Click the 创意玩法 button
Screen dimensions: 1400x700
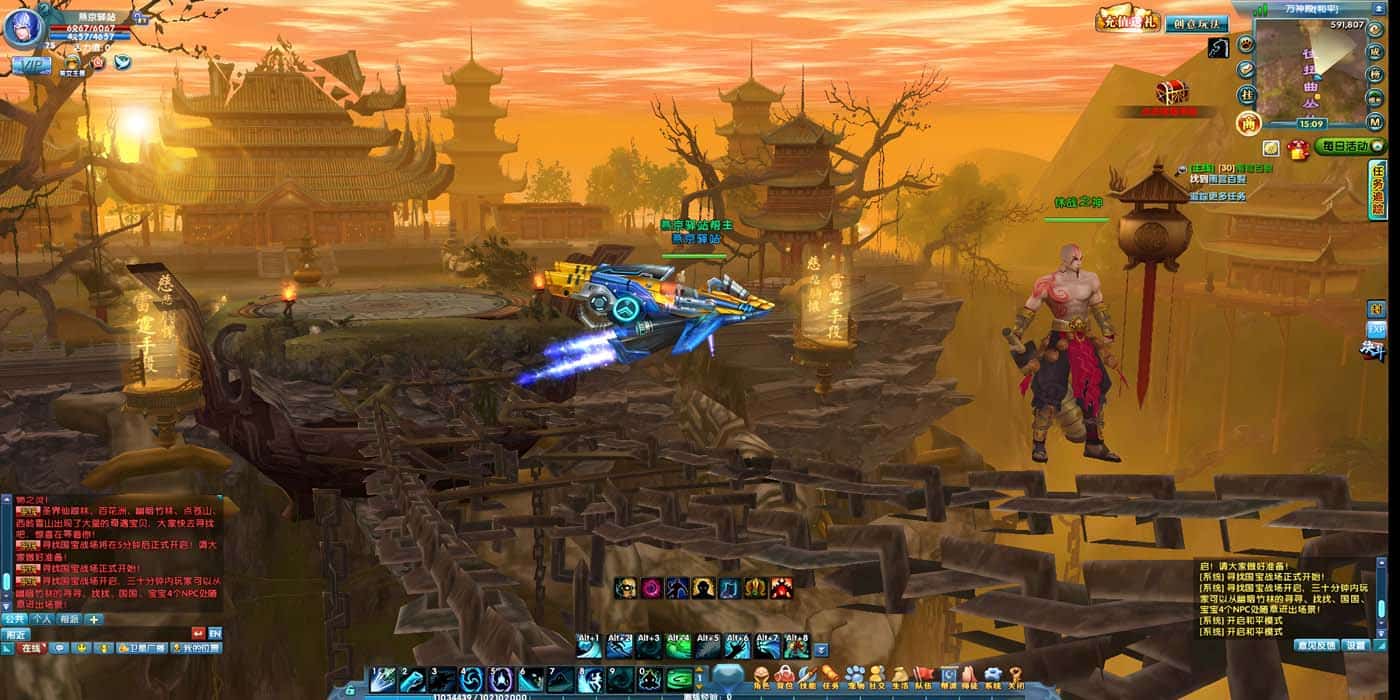point(1196,23)
